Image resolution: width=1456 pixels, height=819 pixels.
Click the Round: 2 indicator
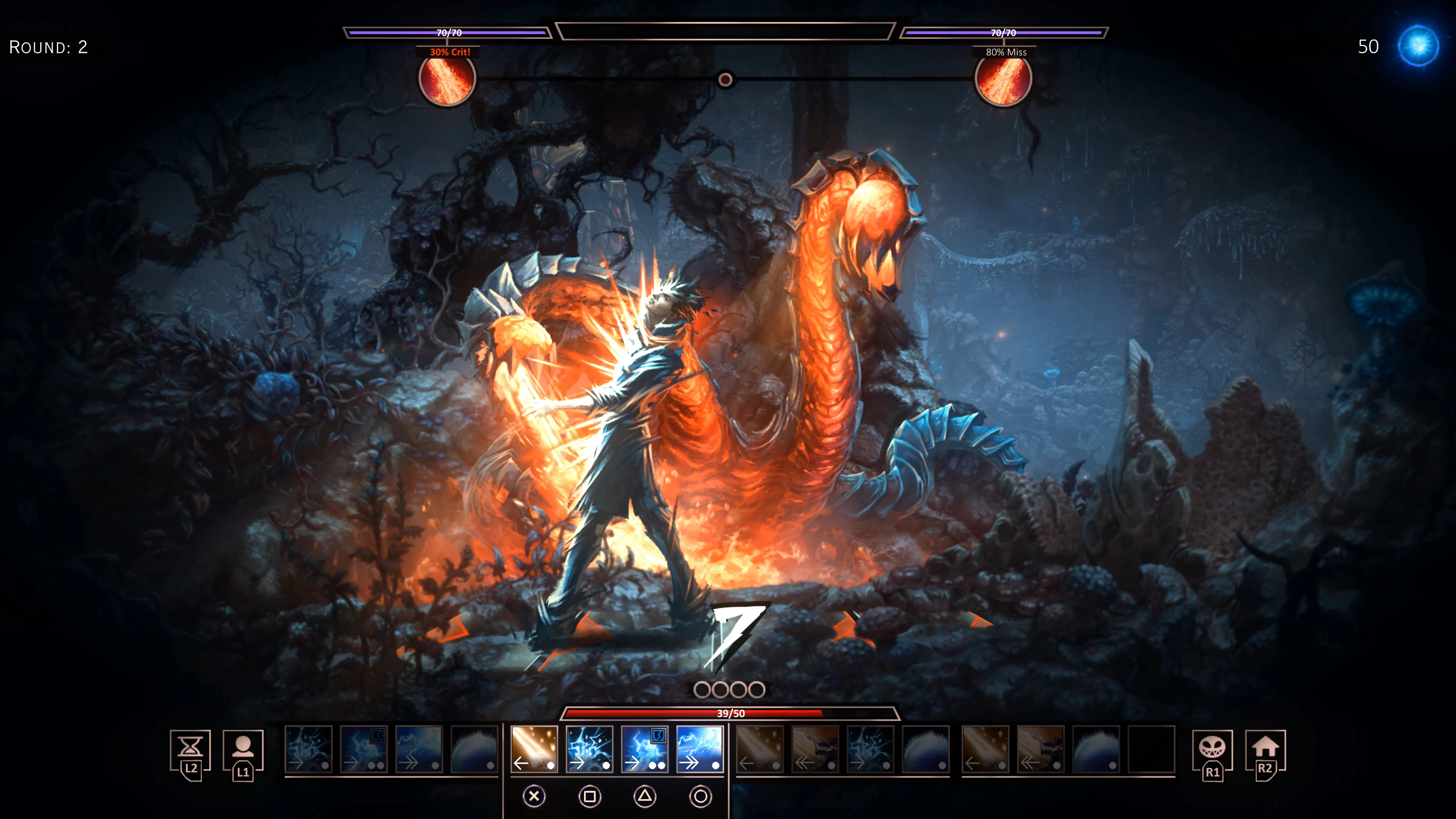click(x=48, y=48)
